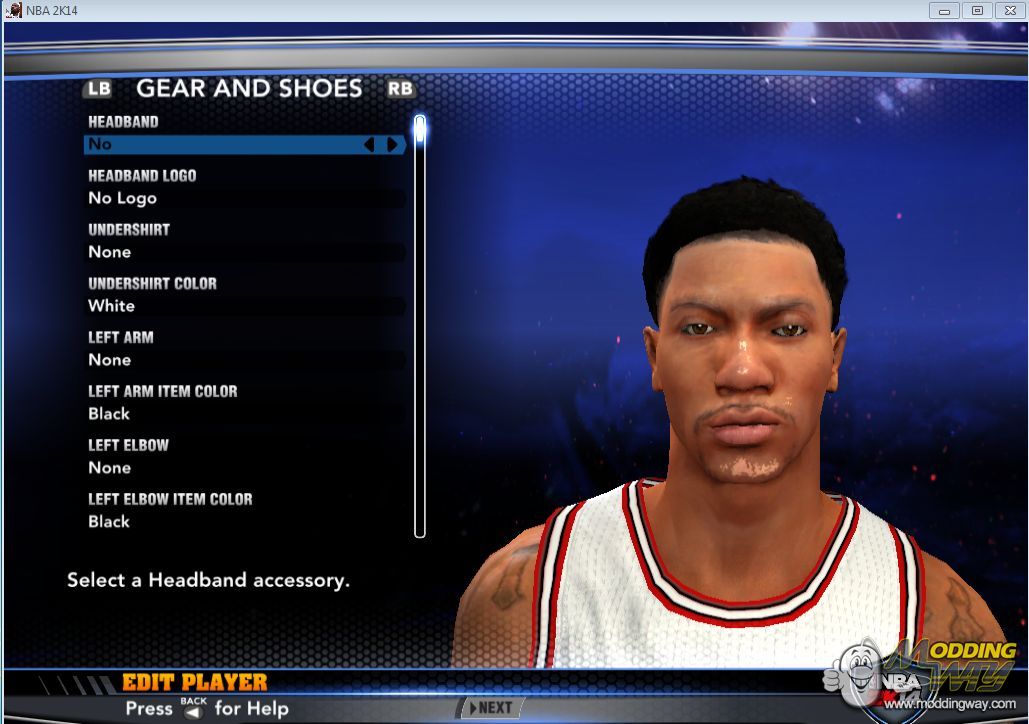Choose the Left Elbow Item Color row

(245, 522)
